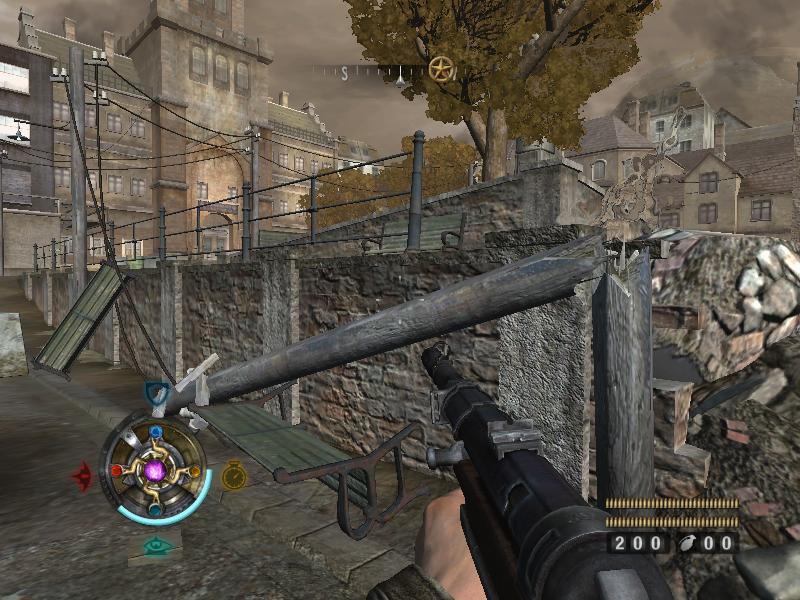Screen dimensions: 800x600
Task: Click the purple crystal on the medallion
Action: 155,470
